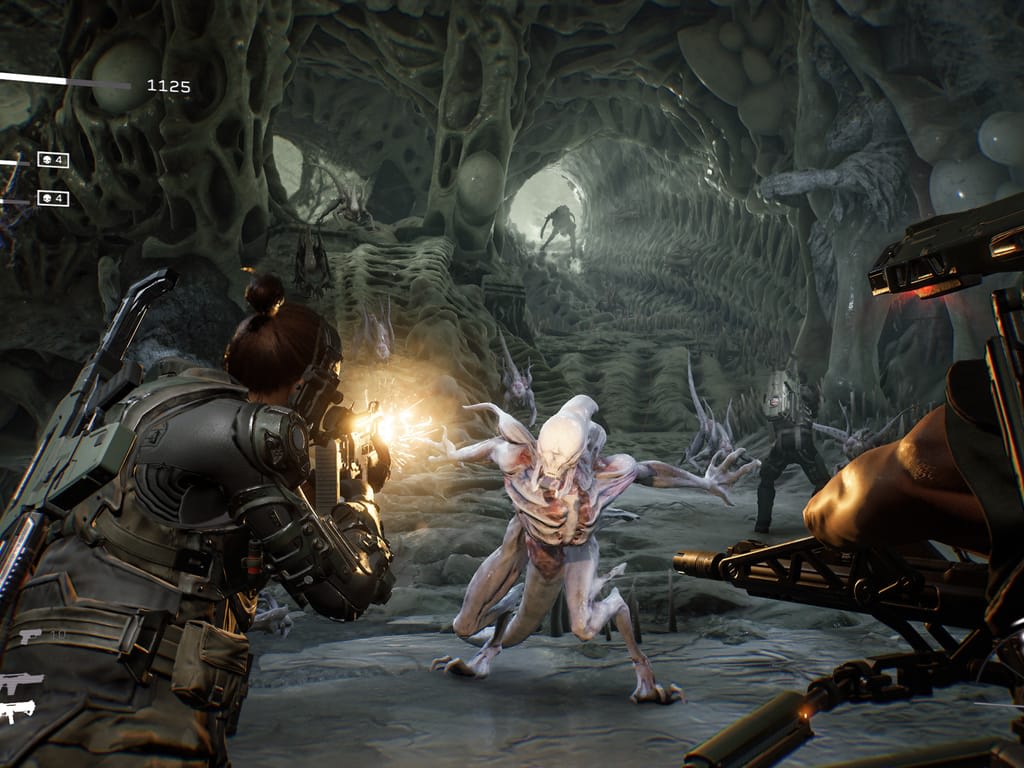Image resolution: width=1024 pixels, height=768 pixels.
Task: Switch to the dimmed rifle weapon icon
Action: click(22, 681)
